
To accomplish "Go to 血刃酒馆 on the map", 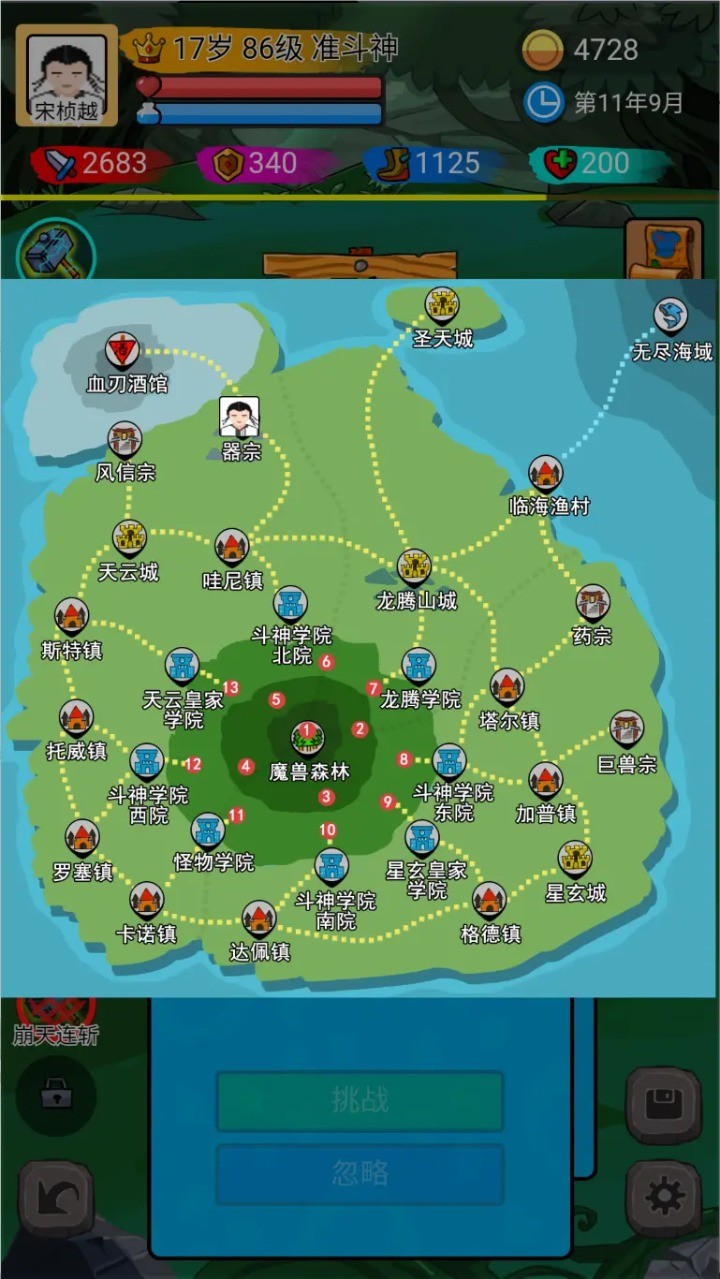I will pyautogui.click(x=123, y=351).
